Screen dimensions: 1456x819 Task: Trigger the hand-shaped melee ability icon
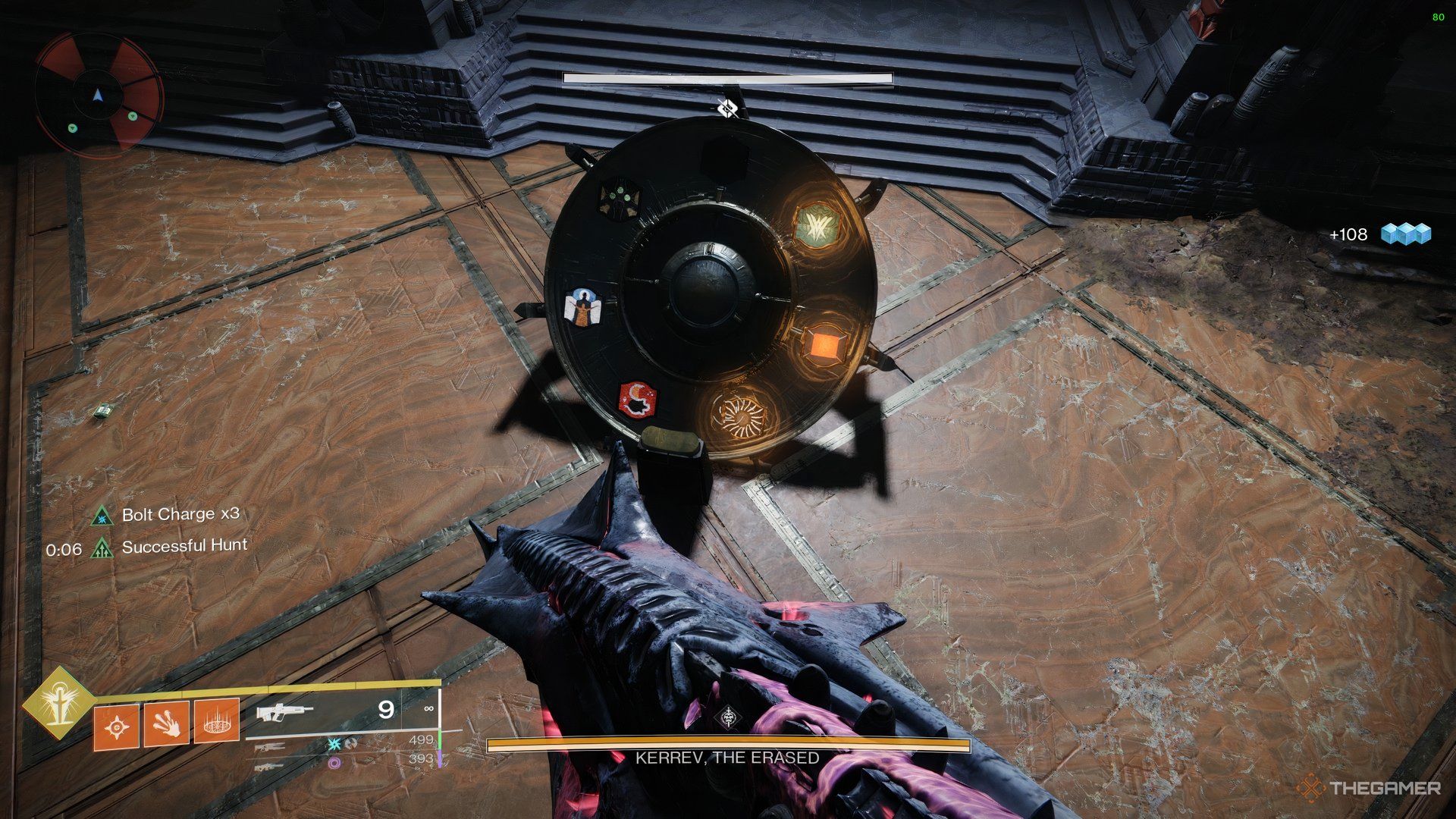pyautogui.click(x=166, y=723)
